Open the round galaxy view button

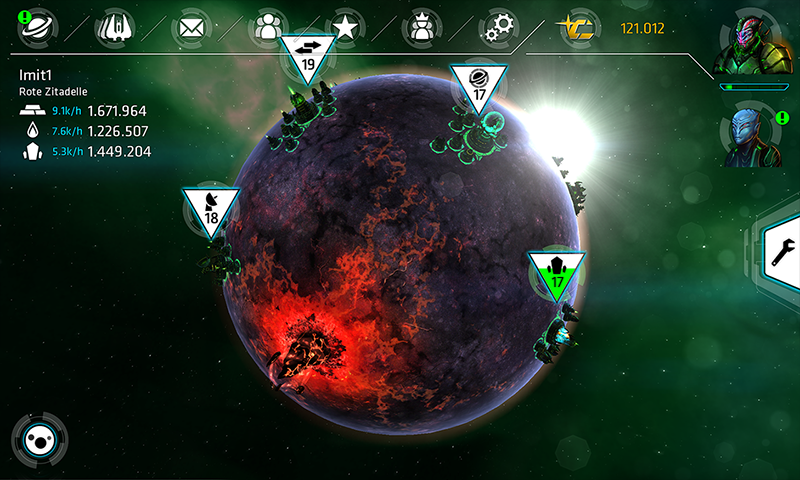click(39, 439)
